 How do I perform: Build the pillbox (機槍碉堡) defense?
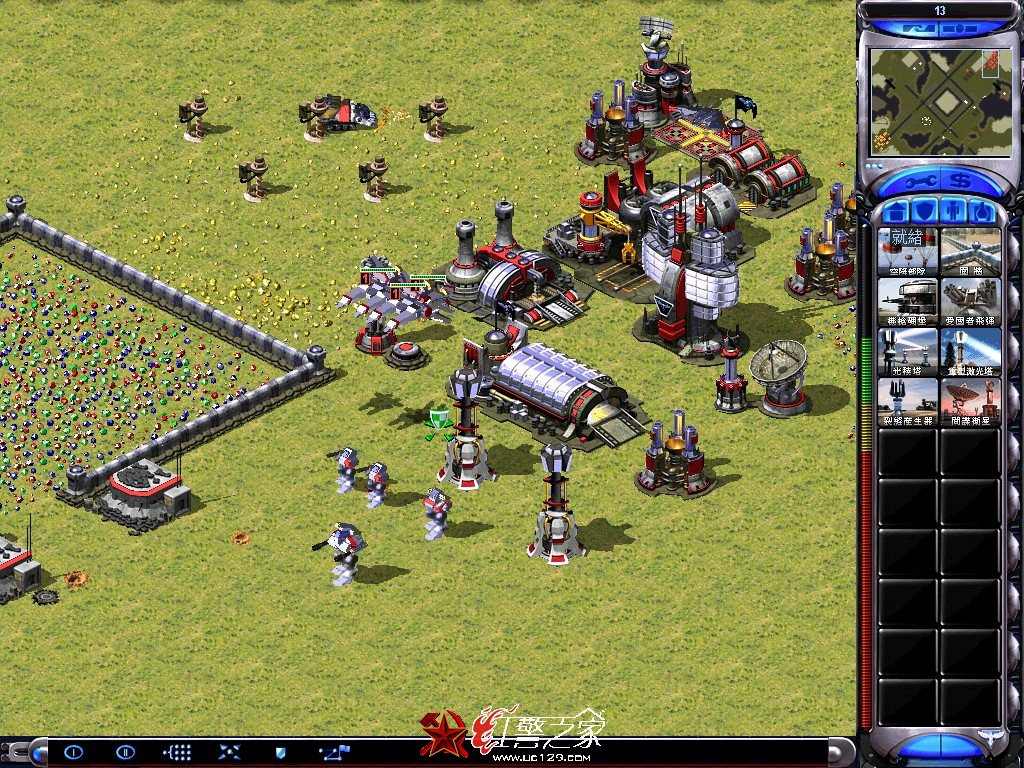pyautogui.click(x=908, y=301)
